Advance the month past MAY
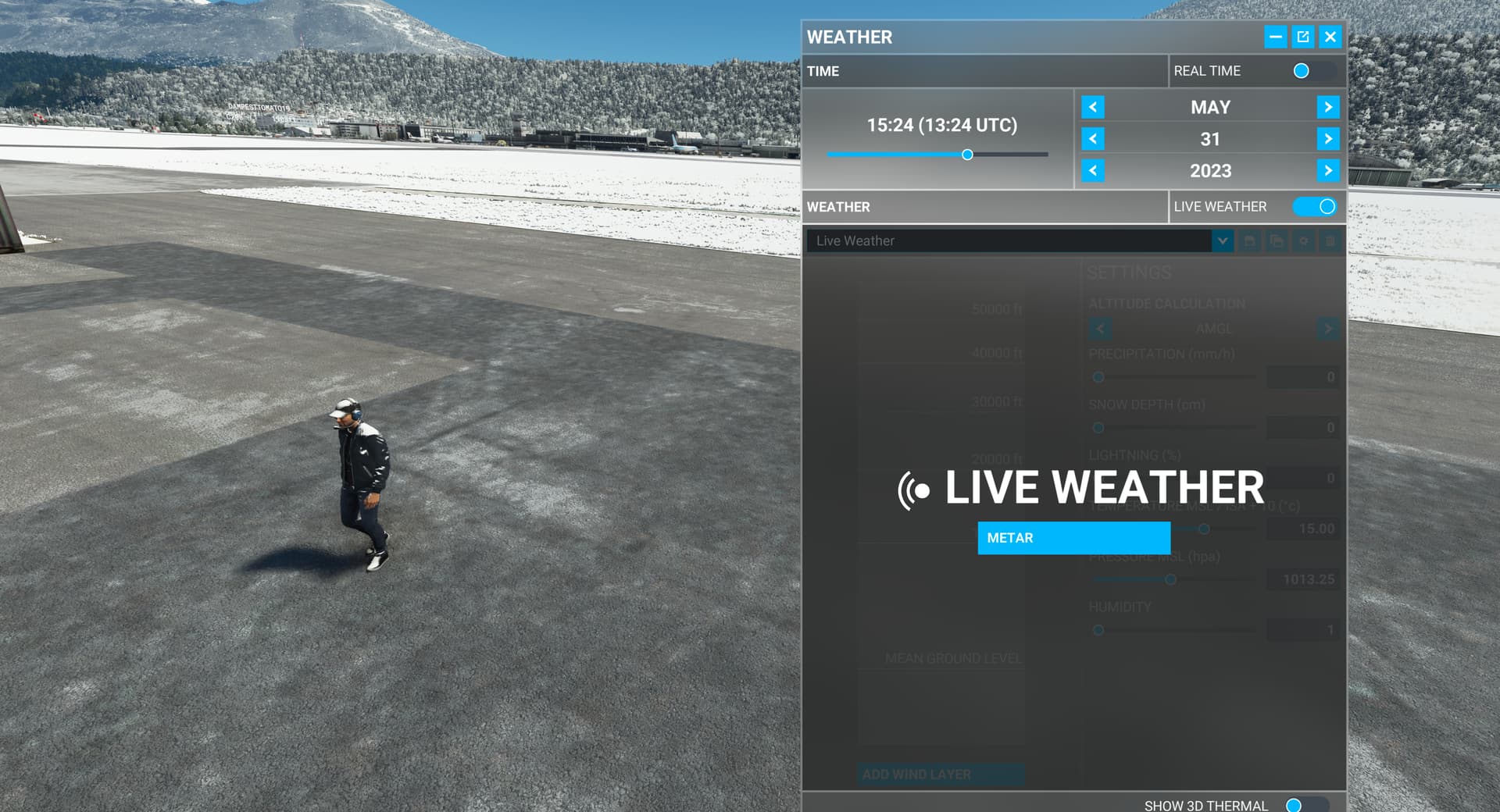 click(x=1328, y=107)
